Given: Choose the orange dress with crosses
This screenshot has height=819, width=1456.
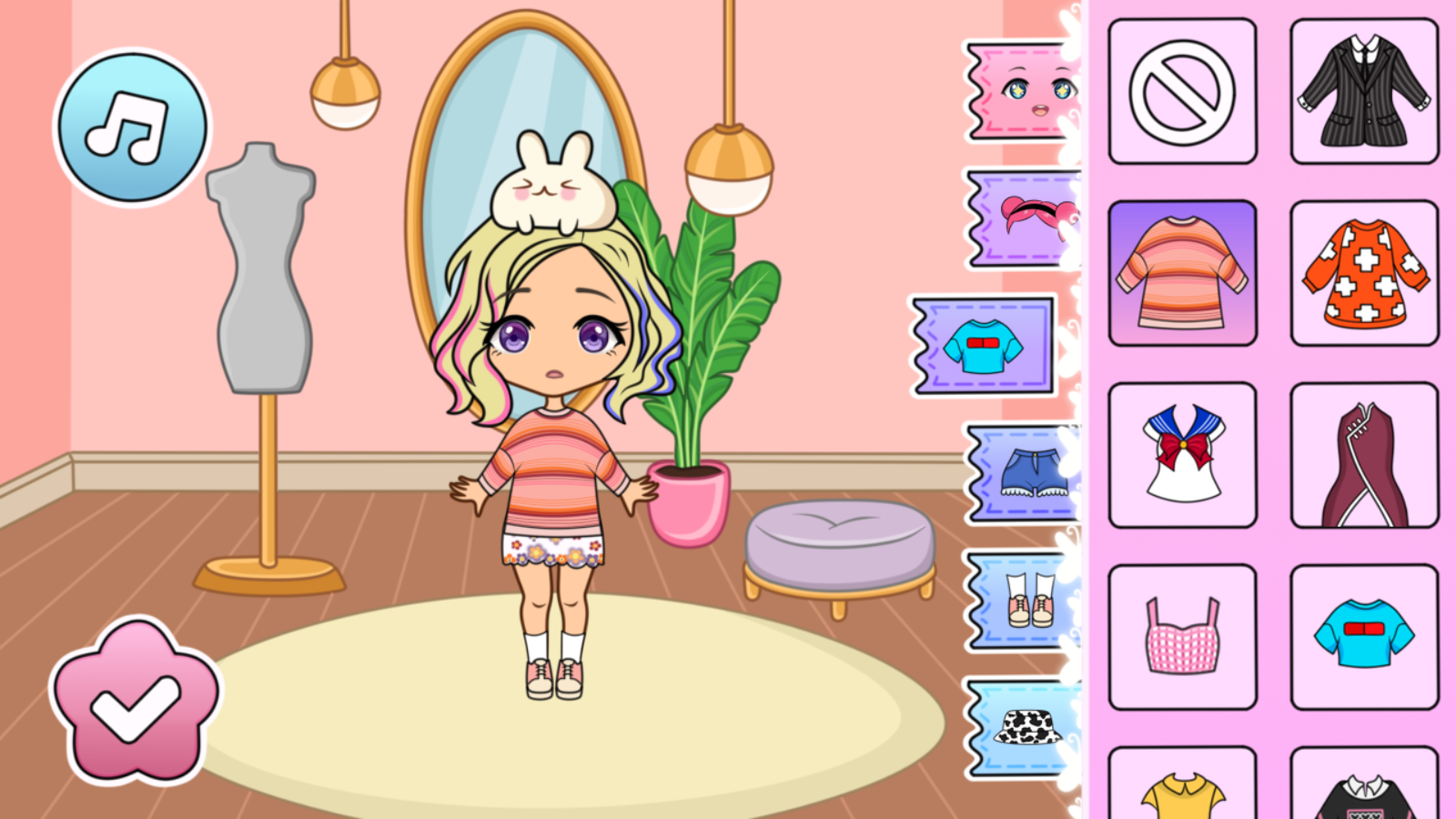Looking at the screenshot, I should (1362, 273).
